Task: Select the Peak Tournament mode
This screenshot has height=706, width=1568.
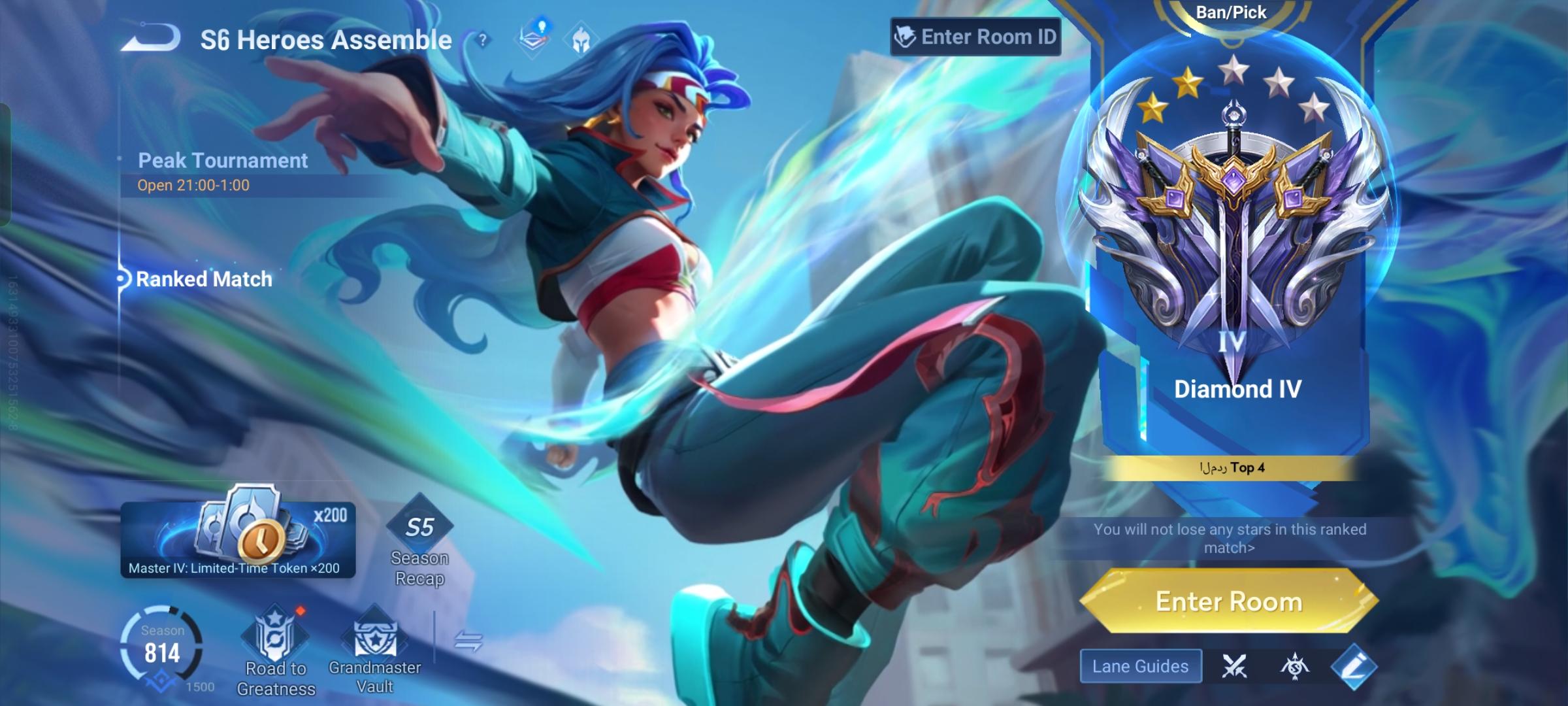Action: click(223, 160)
